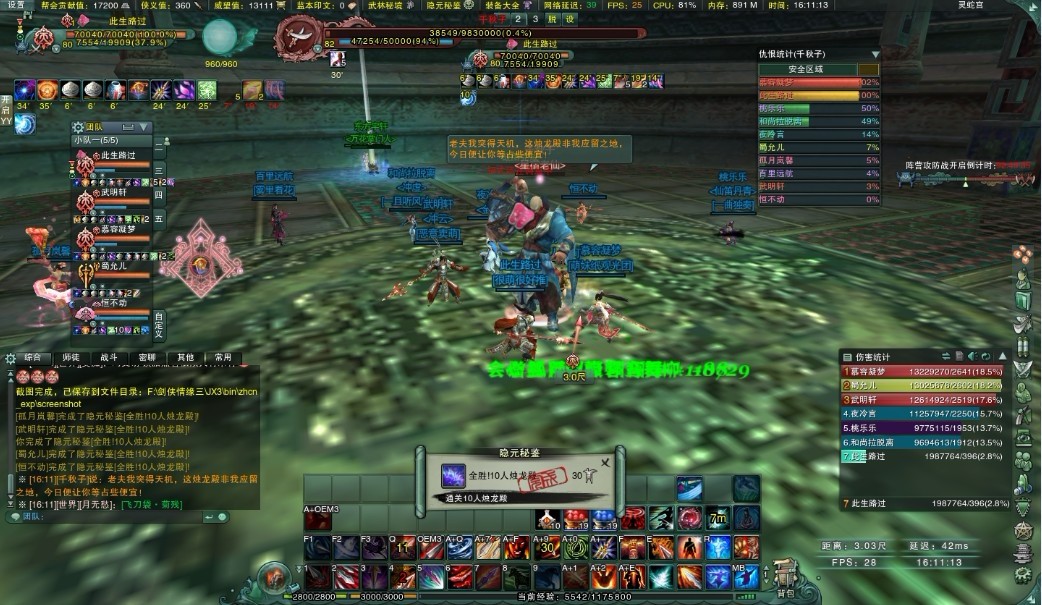Open the 设置 menu at top-left
Screen dimensions: 1042x605
16,5
